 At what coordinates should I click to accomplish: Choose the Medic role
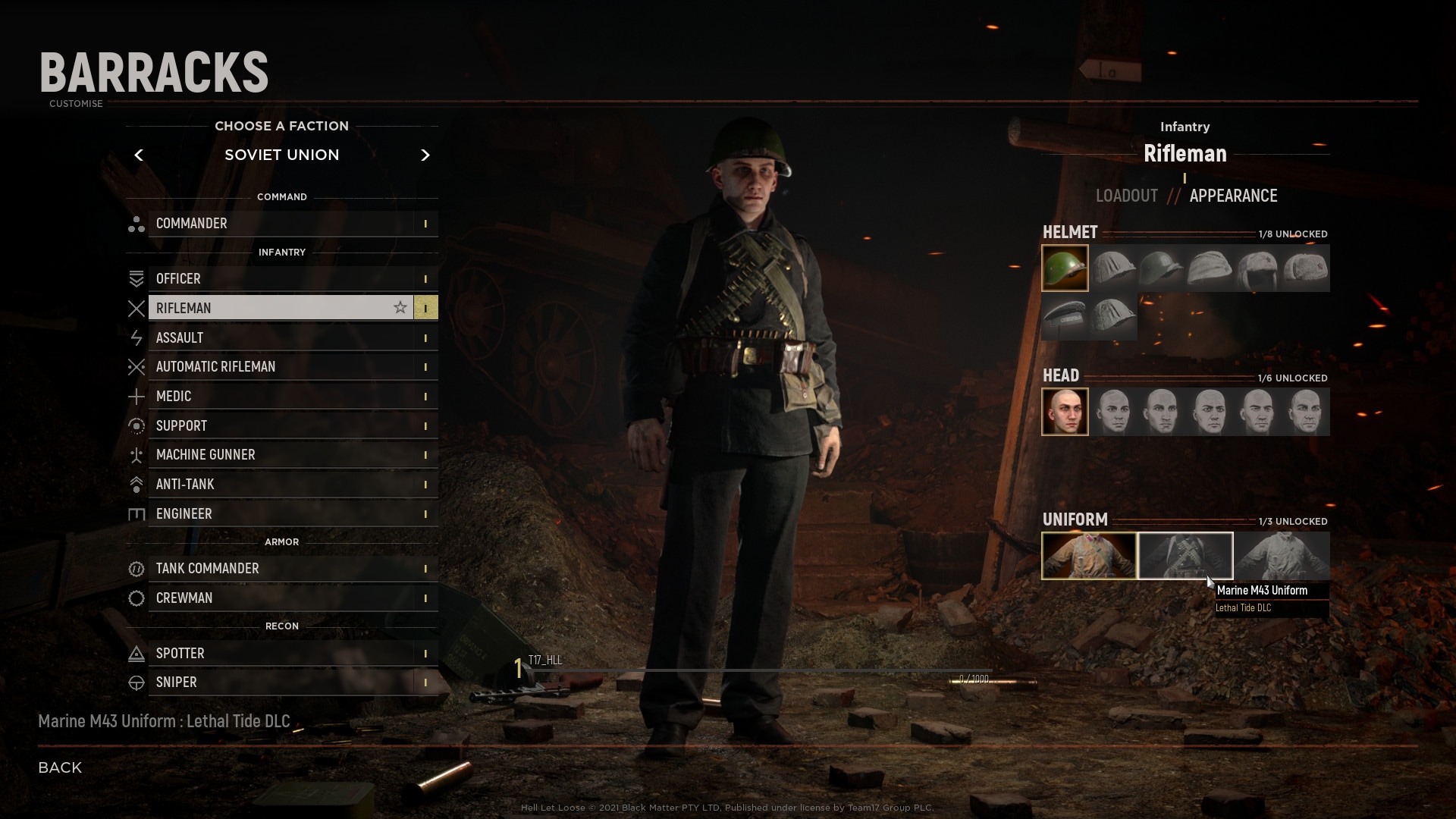(282, 397)
